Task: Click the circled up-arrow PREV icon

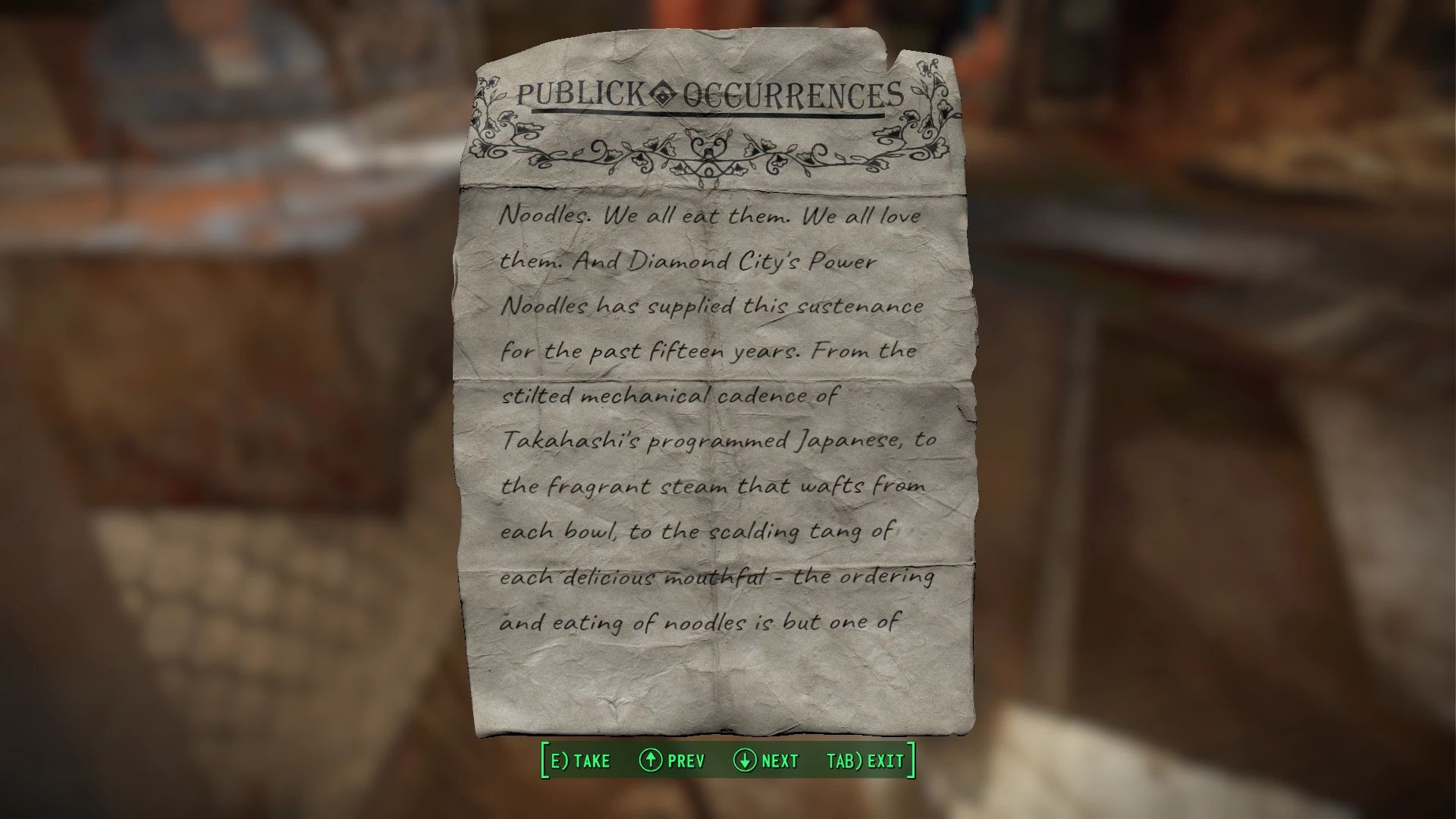Action: pos(651,761)
